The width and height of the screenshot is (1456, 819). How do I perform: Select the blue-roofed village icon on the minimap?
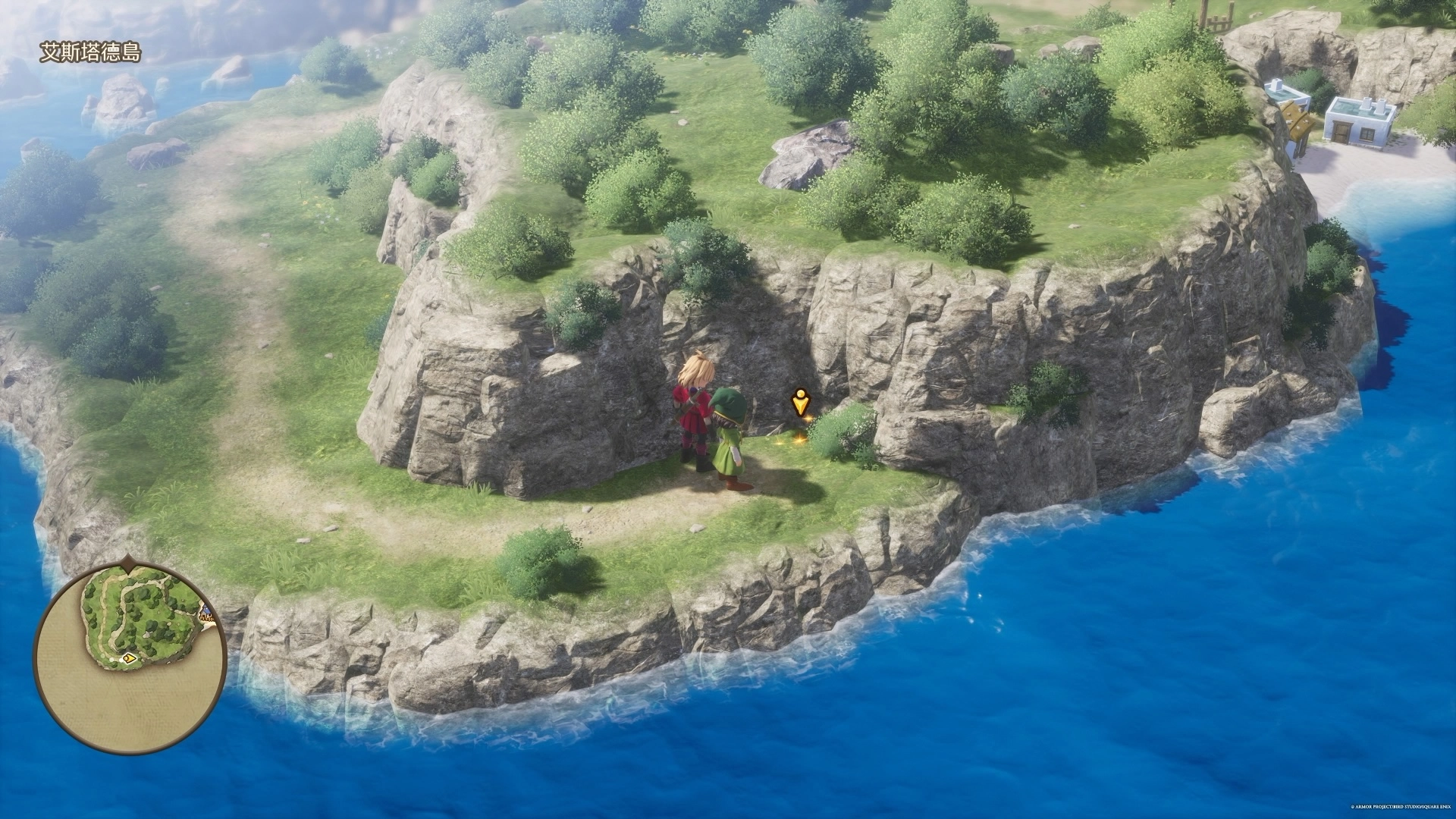tap(206, 611)
